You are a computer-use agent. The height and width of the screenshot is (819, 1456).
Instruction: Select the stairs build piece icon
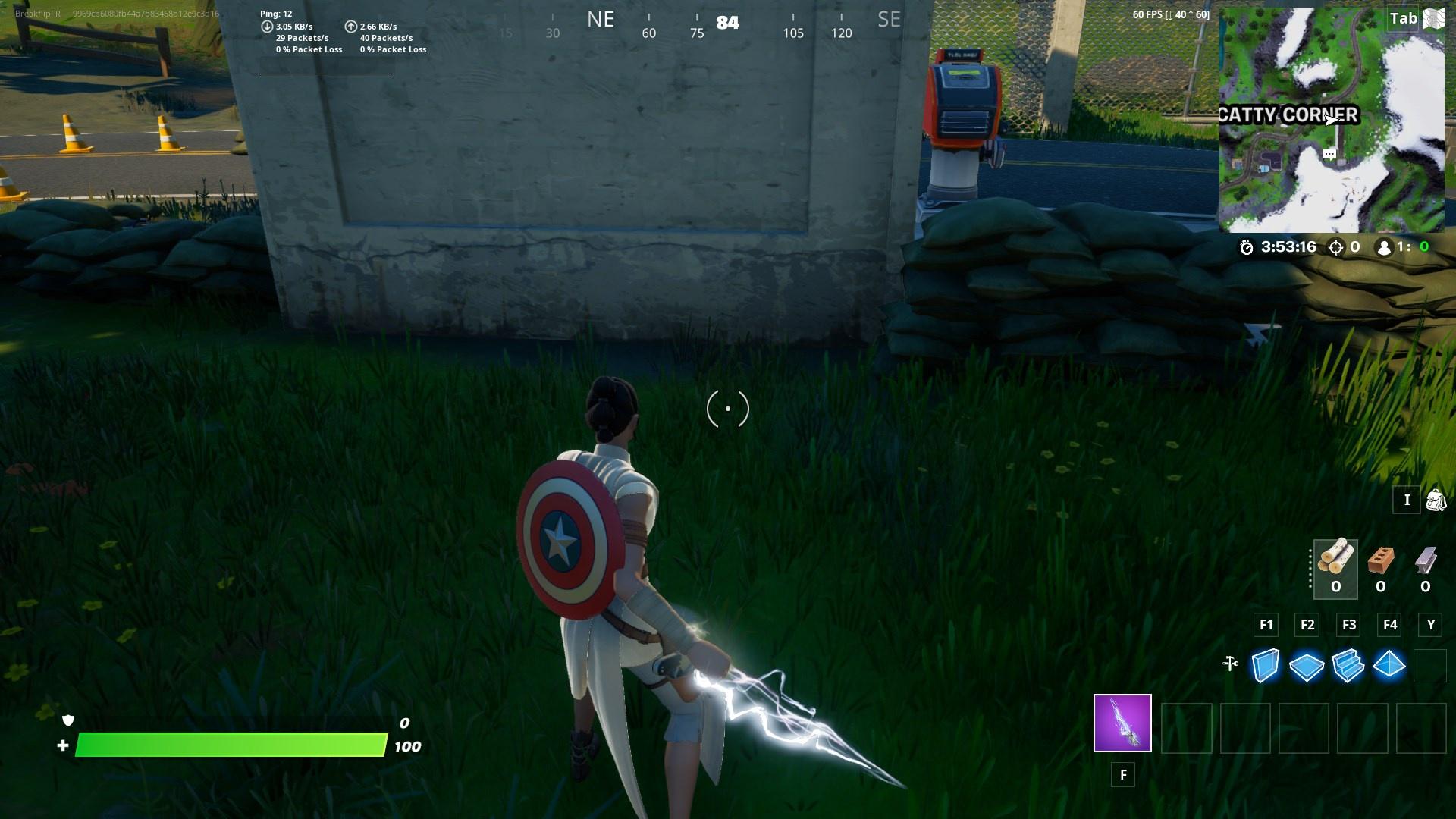pos(1348,666)
